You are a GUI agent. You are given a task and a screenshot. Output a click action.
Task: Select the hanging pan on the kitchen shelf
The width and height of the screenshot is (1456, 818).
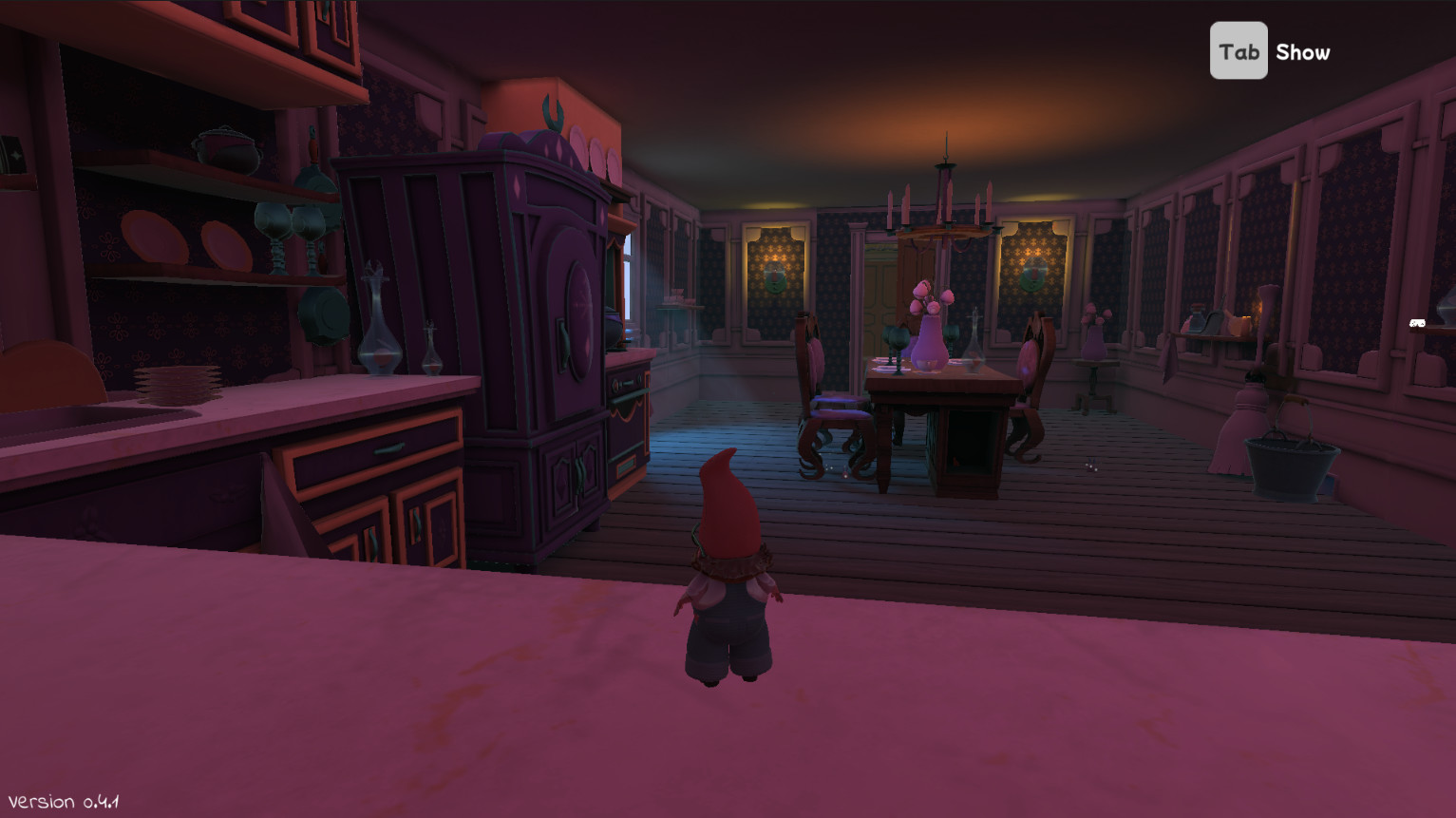323,314
